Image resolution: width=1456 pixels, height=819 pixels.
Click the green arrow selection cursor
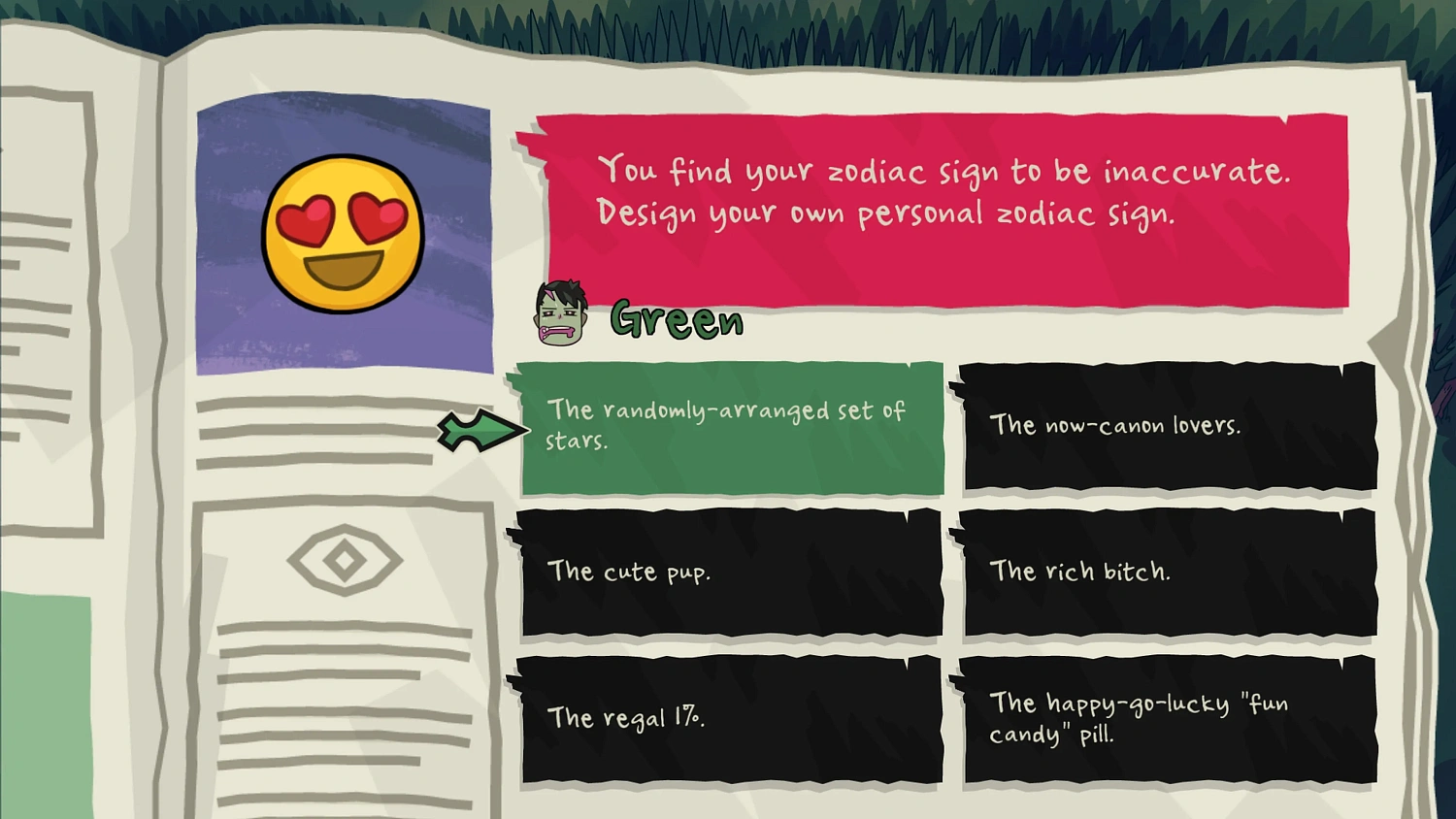tap(482, 430)
